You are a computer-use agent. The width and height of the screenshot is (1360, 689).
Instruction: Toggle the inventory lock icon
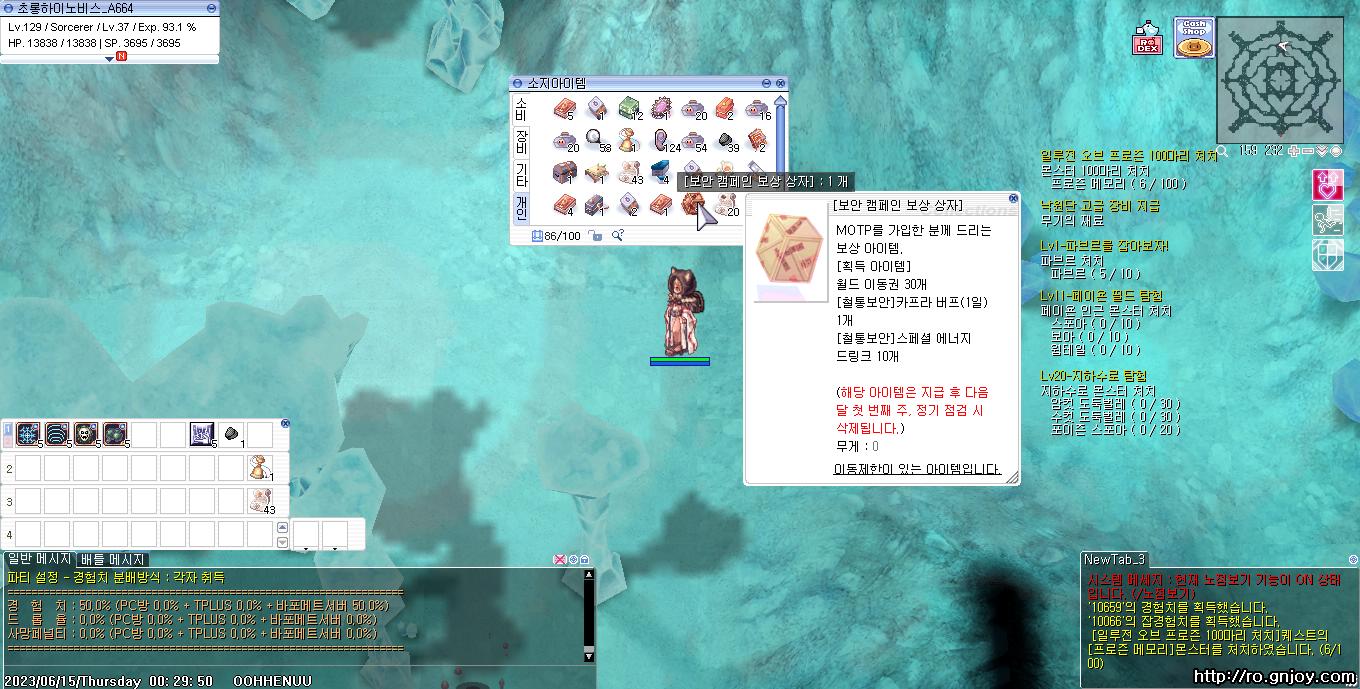[x=595, y=236]
